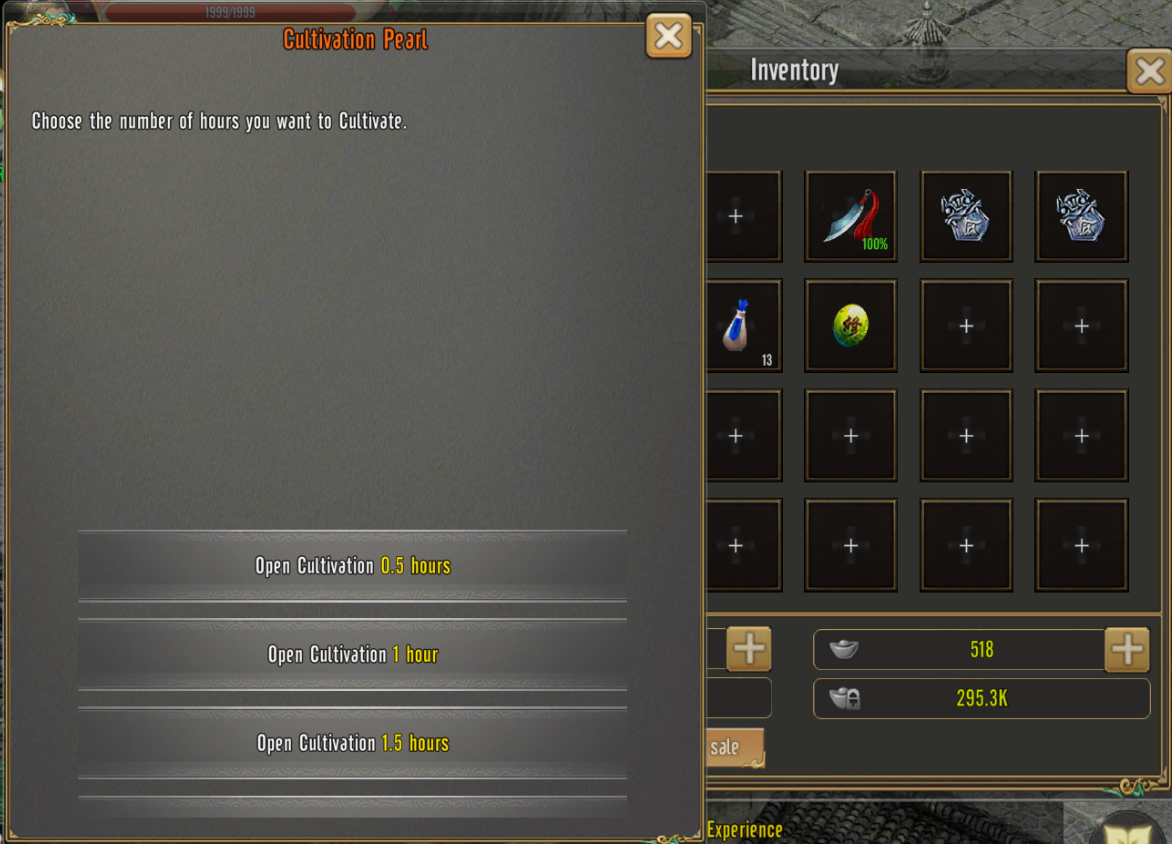Select Open Cultivation 1 hour option
1172x844 pixels.
(352, 655)
